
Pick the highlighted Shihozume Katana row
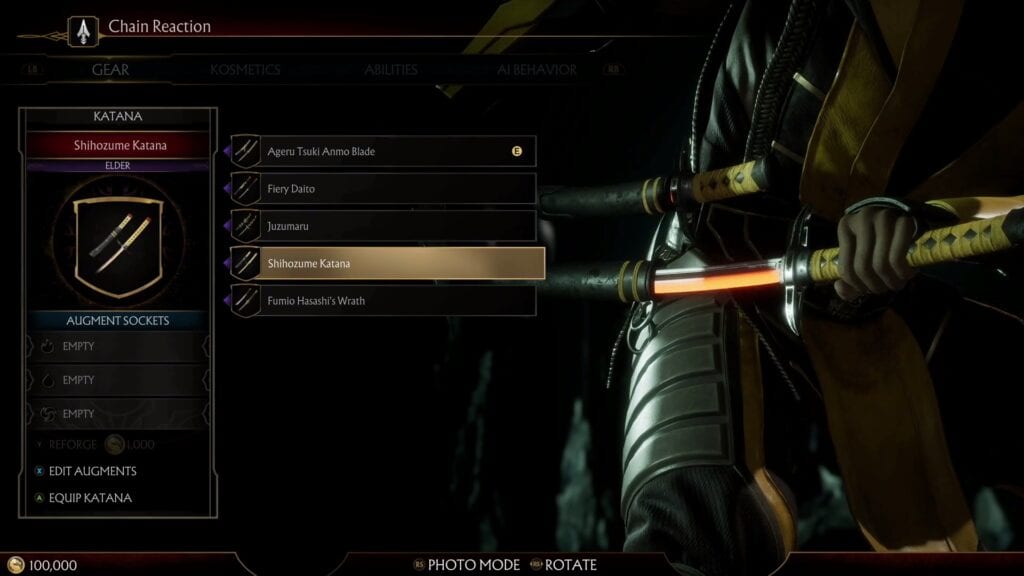(x=387, y=263)
